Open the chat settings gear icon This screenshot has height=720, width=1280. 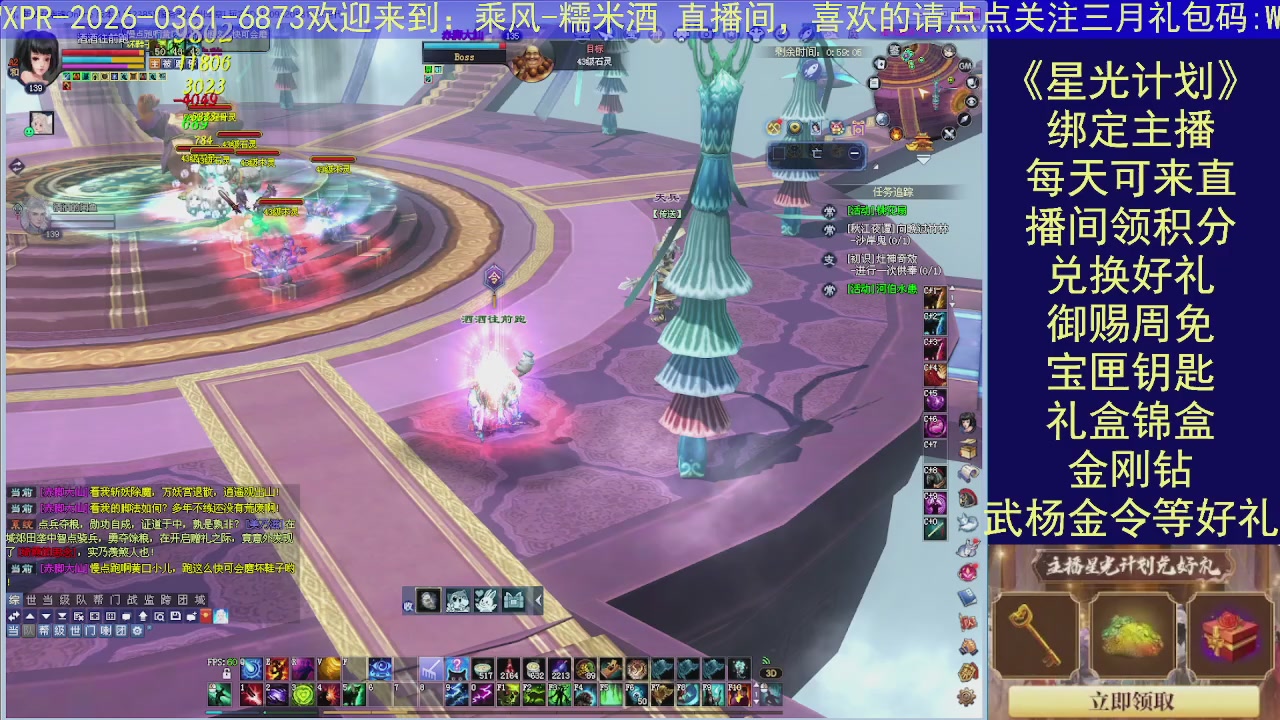click(137, 632)
